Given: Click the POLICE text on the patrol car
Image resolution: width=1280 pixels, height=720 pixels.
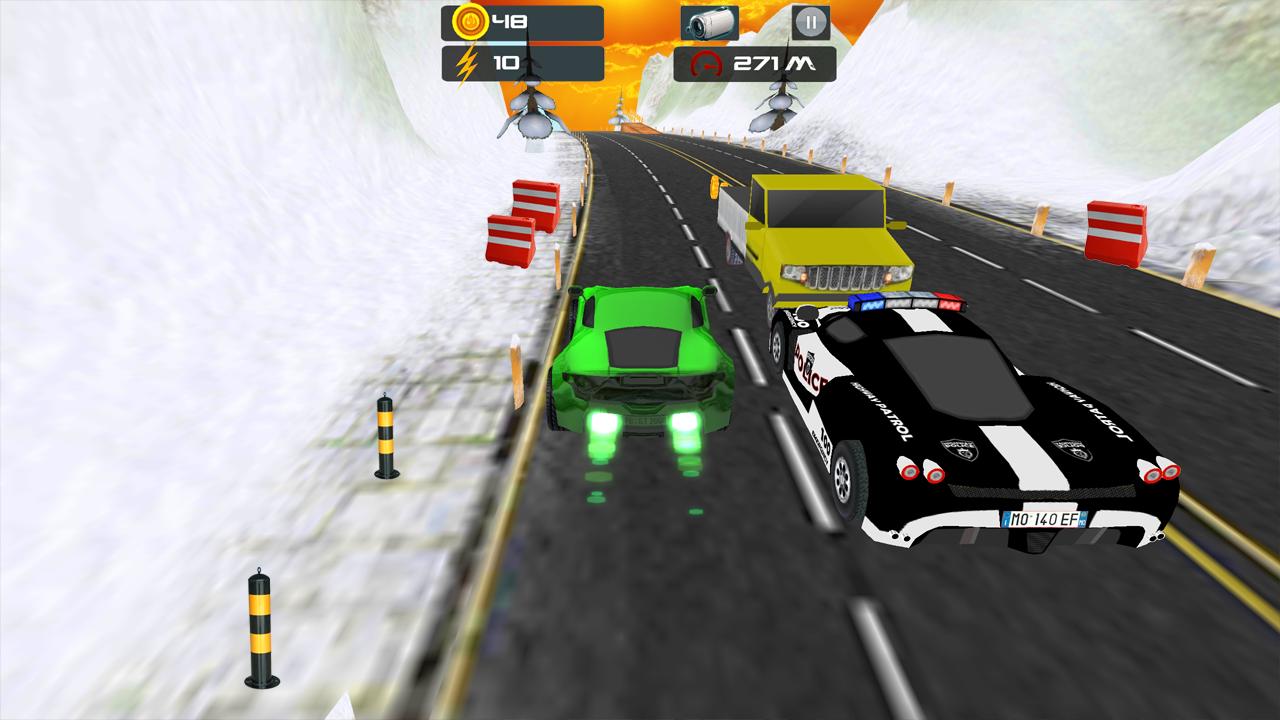Looking at the screenshot, I should click(808, 365).
